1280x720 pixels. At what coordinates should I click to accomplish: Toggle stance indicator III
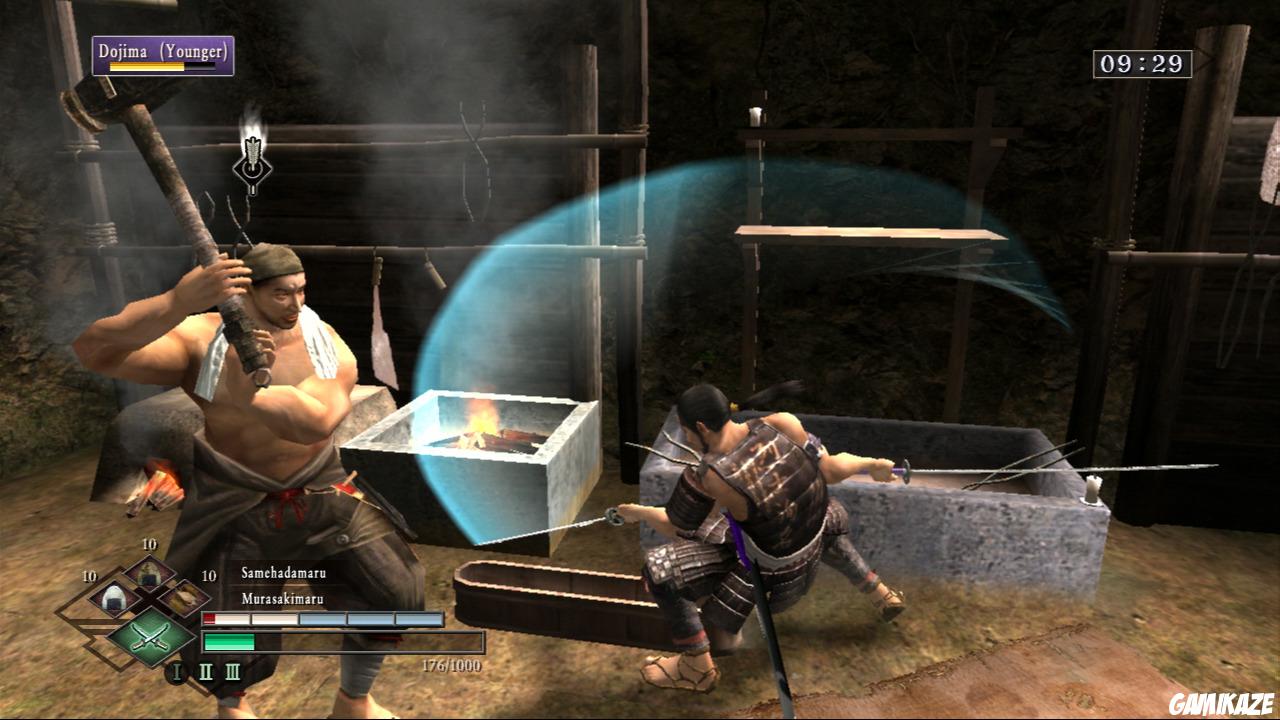point(234,671)
